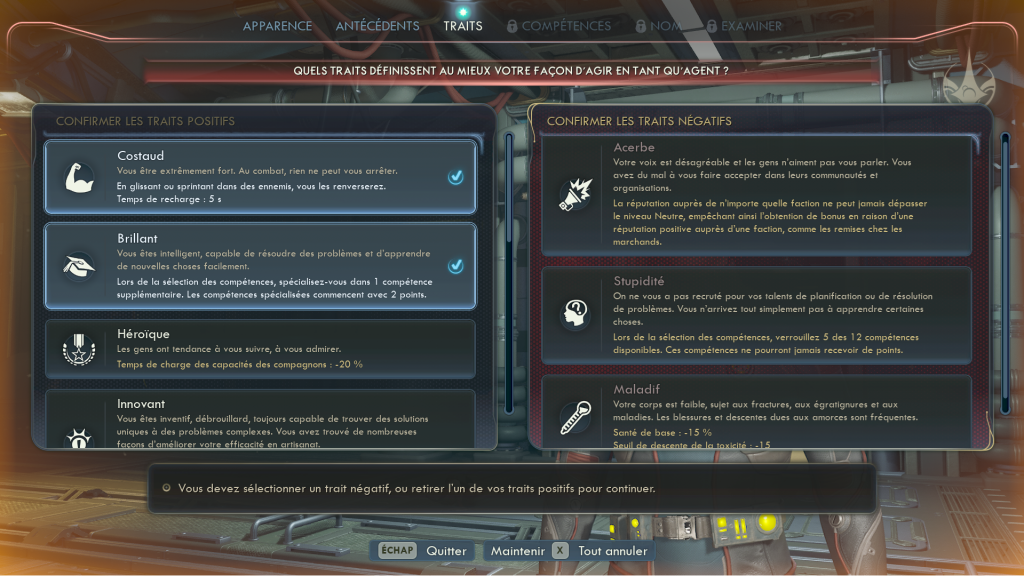The height and width of the screenshot is (576, 1024).
Task: Click the Quitter button
Action: coord(424,551)
